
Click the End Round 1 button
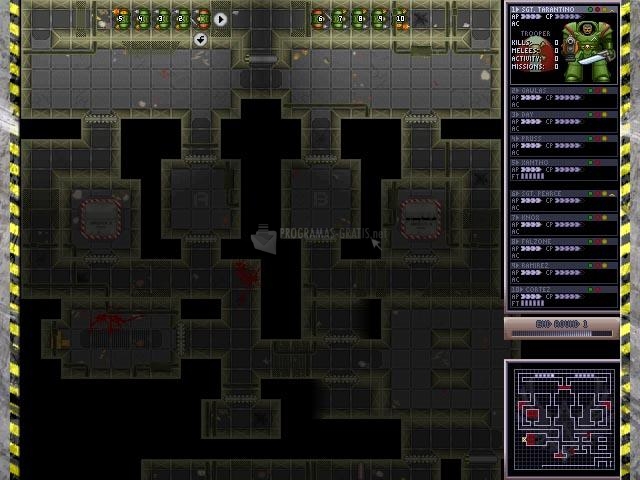click(561, 325)
